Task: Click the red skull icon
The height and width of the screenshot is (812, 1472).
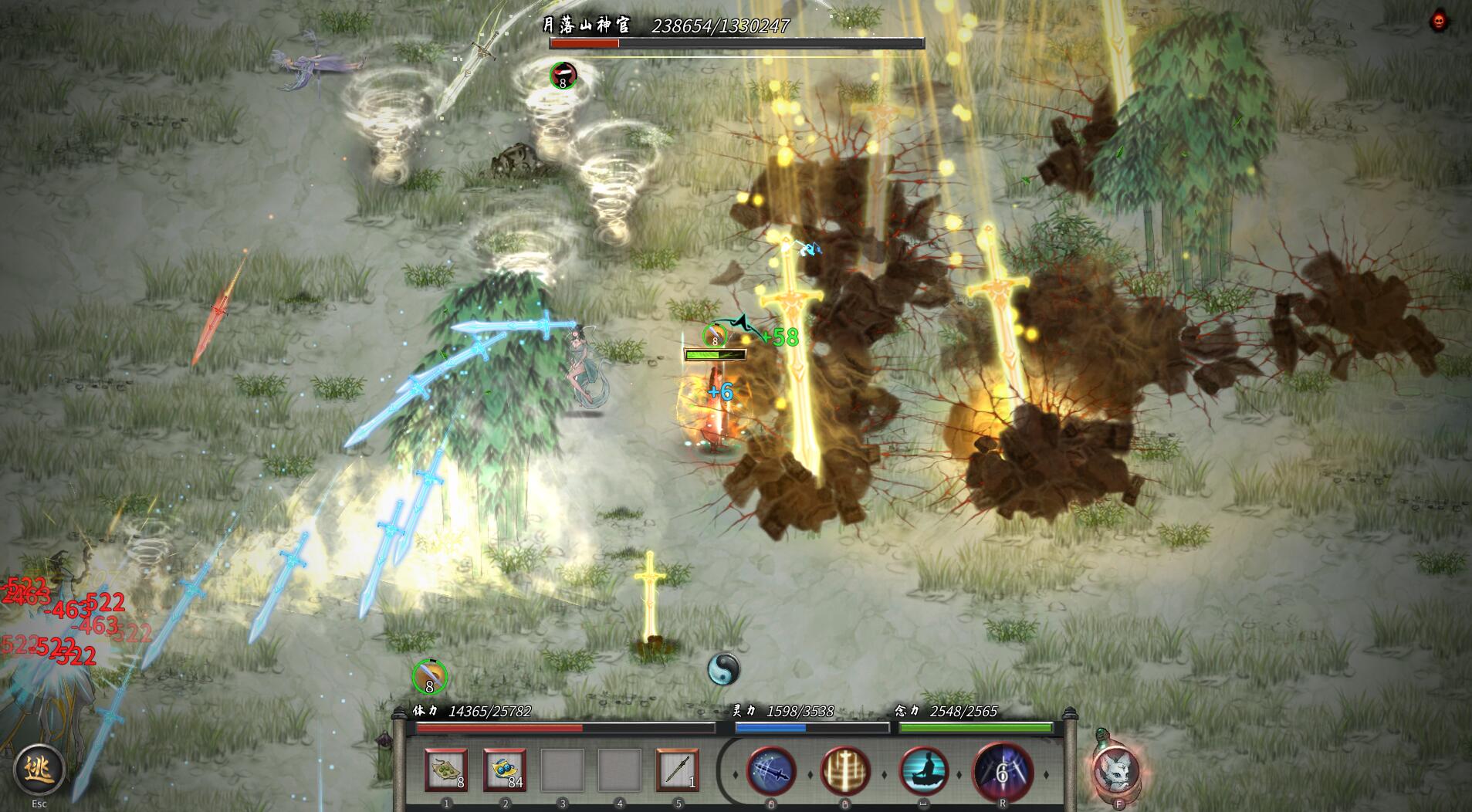Action: pyautogui.click(x=1438, y=21)
